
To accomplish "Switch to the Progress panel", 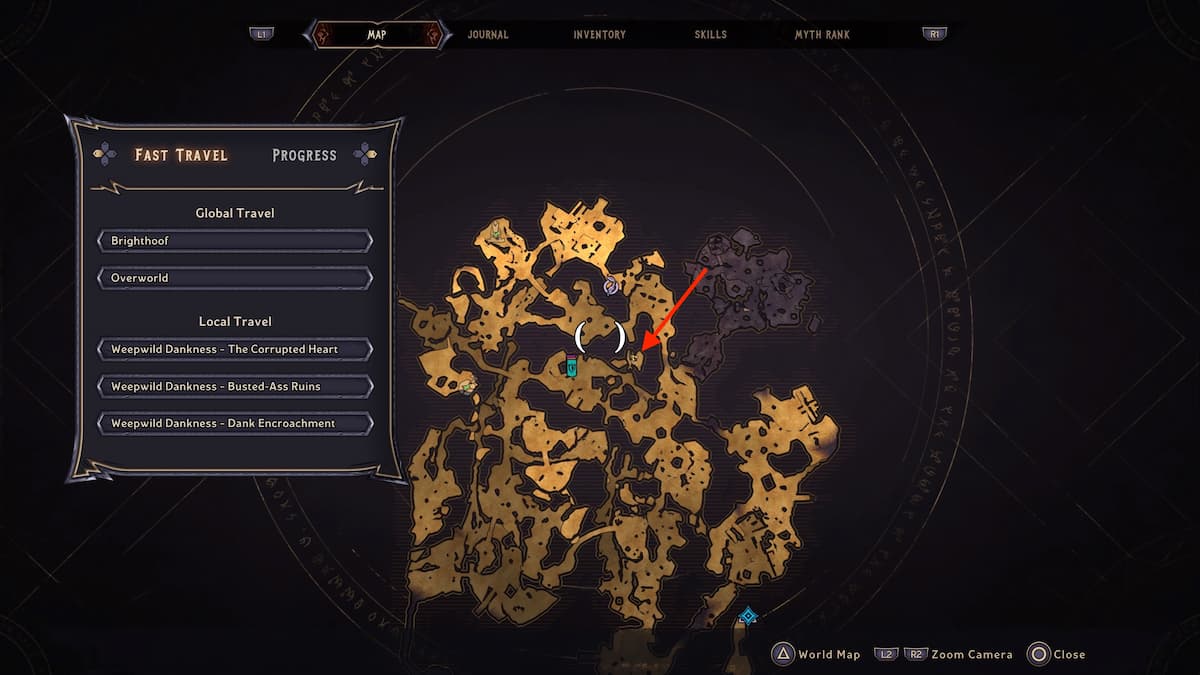I will tap(304, 155).
